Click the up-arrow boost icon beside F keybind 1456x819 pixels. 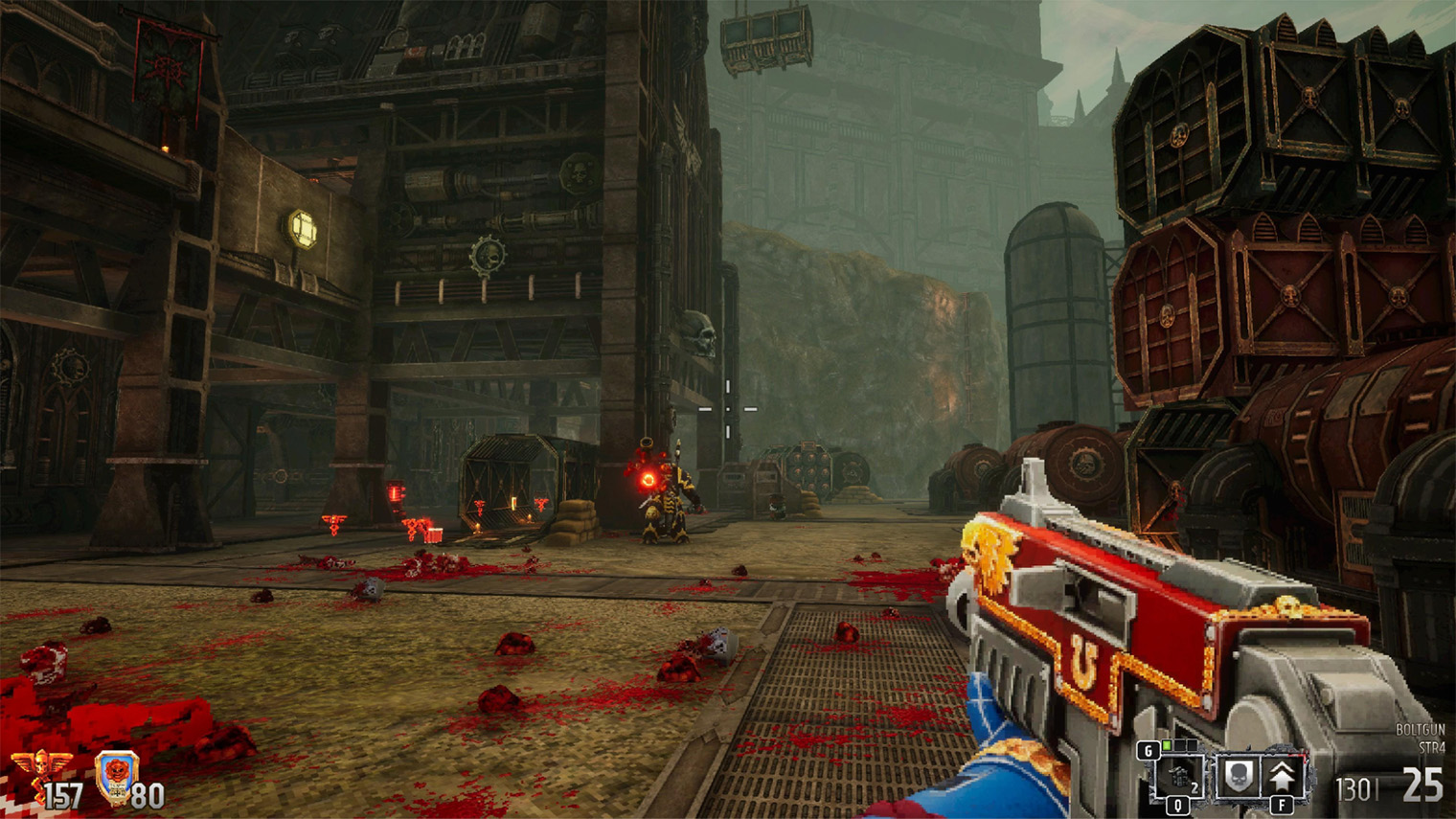tap(1281, 776)
